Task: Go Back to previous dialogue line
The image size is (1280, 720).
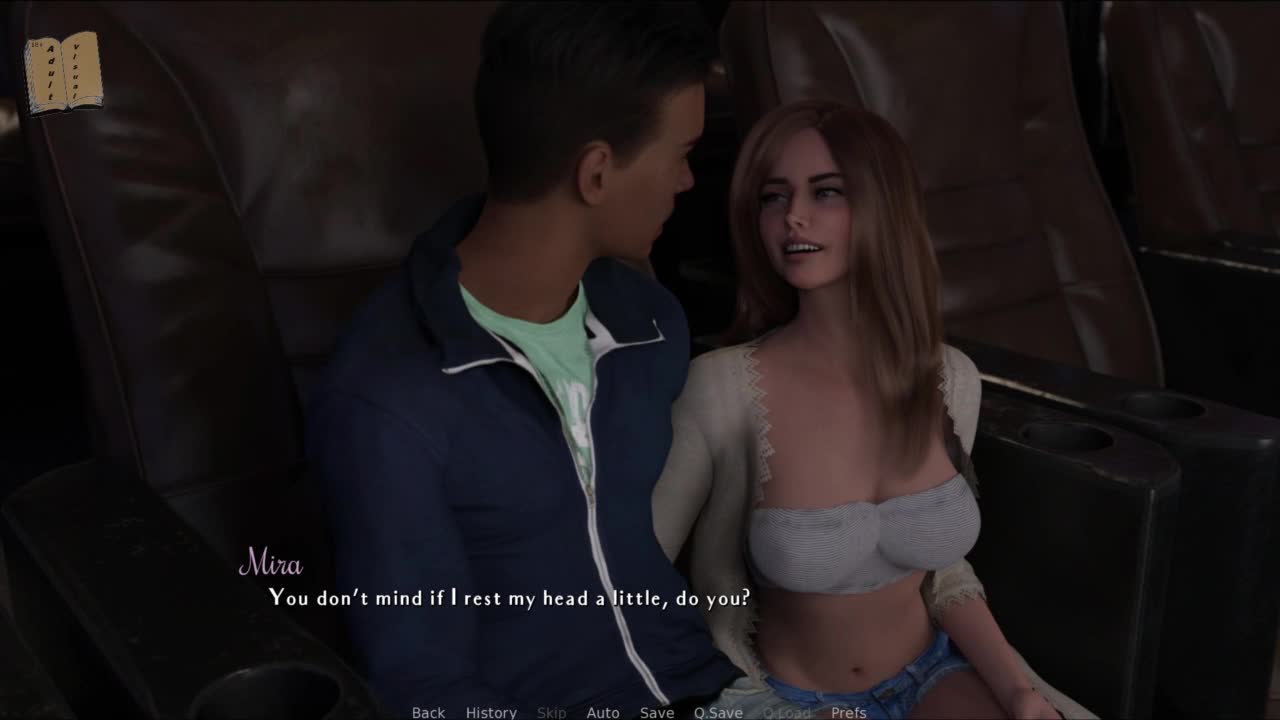Action: point(428,712)
